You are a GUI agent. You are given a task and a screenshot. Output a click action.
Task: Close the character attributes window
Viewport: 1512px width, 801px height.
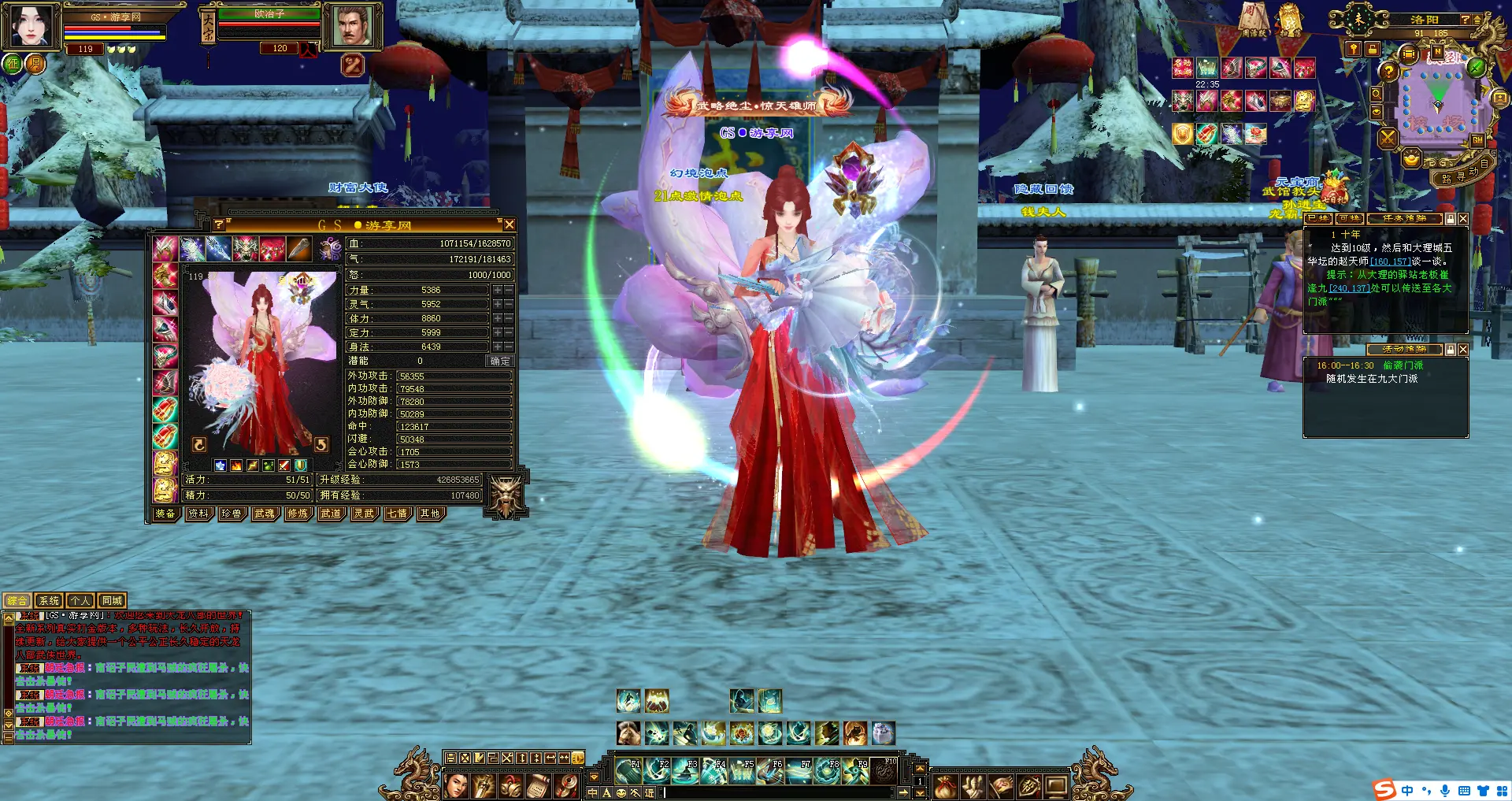click(x=510, y=225)
